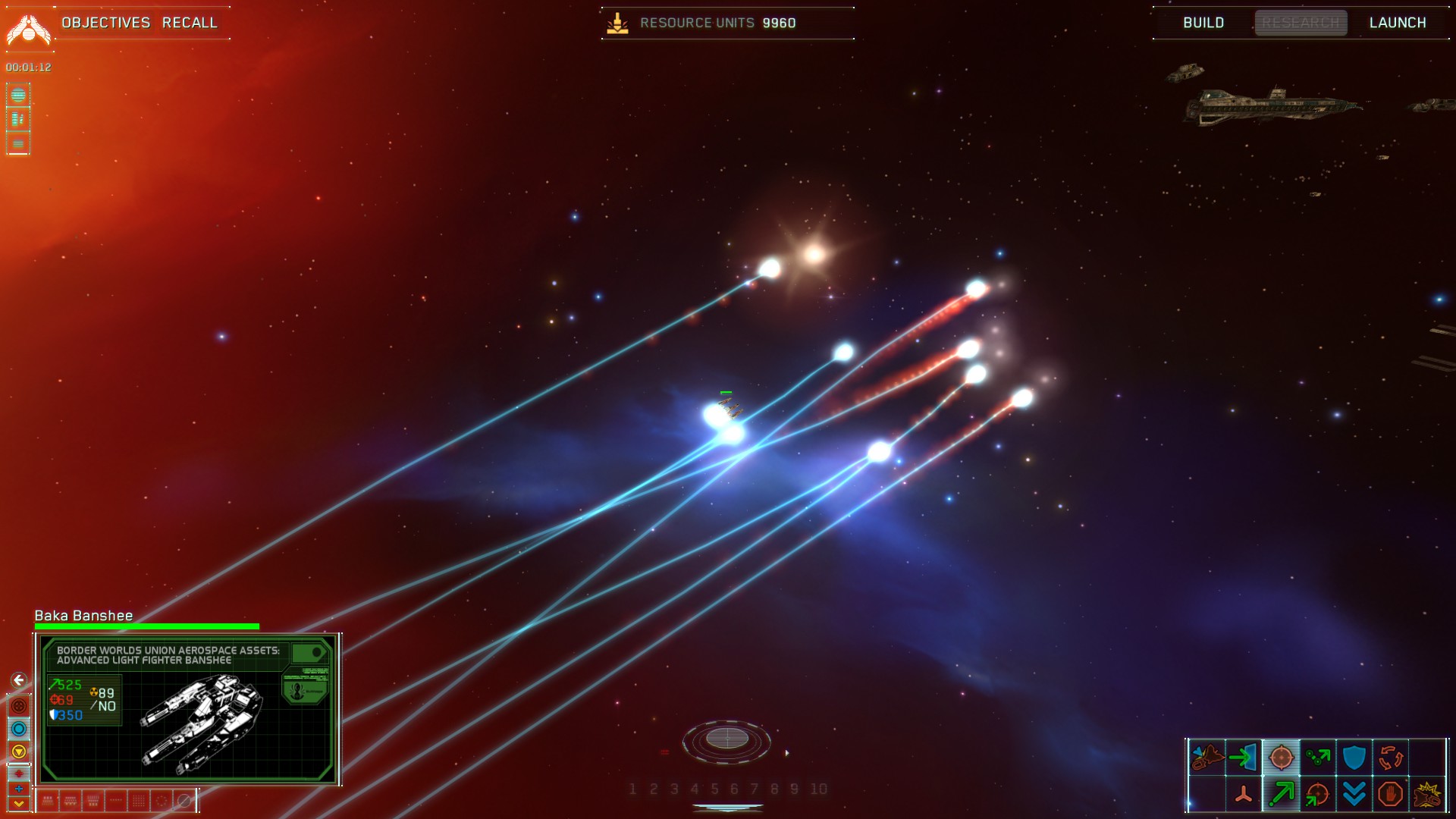Select the orange circular arrows command
Image resolution: width=1456 pixels, height=819 pixels.
[x=1390, y=757]
